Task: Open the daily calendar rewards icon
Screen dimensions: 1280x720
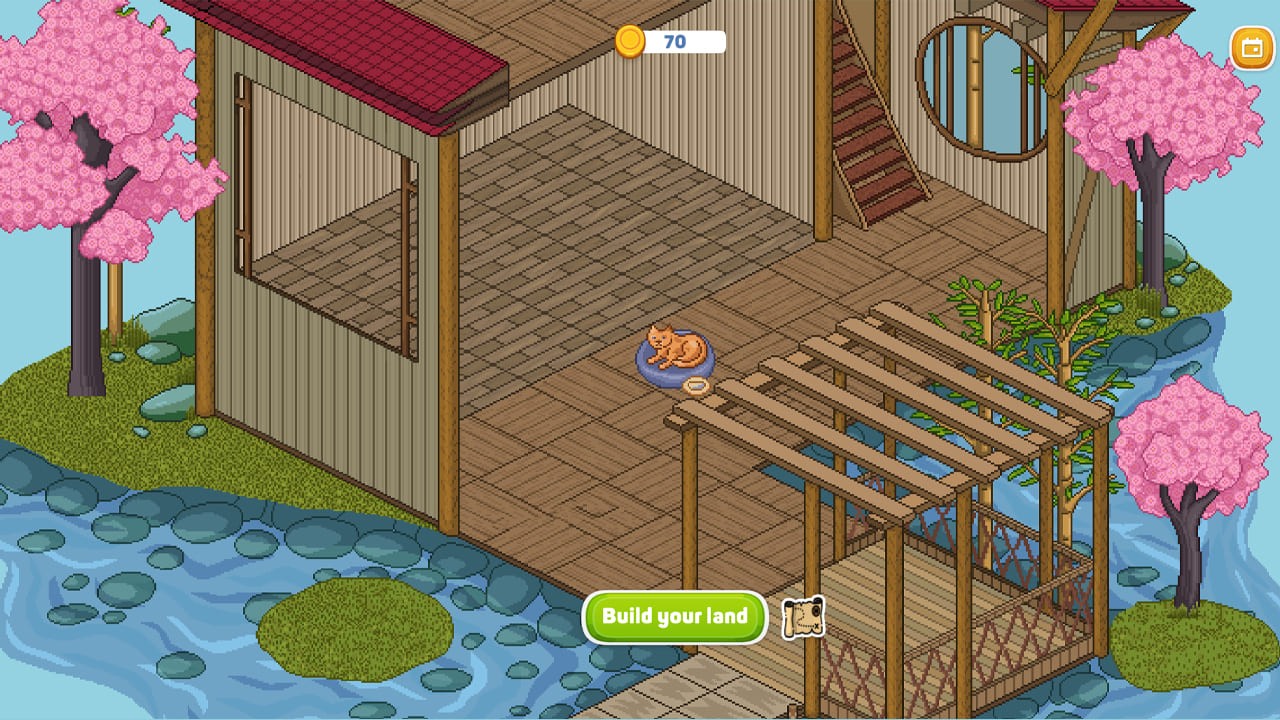Action: 1252,46
